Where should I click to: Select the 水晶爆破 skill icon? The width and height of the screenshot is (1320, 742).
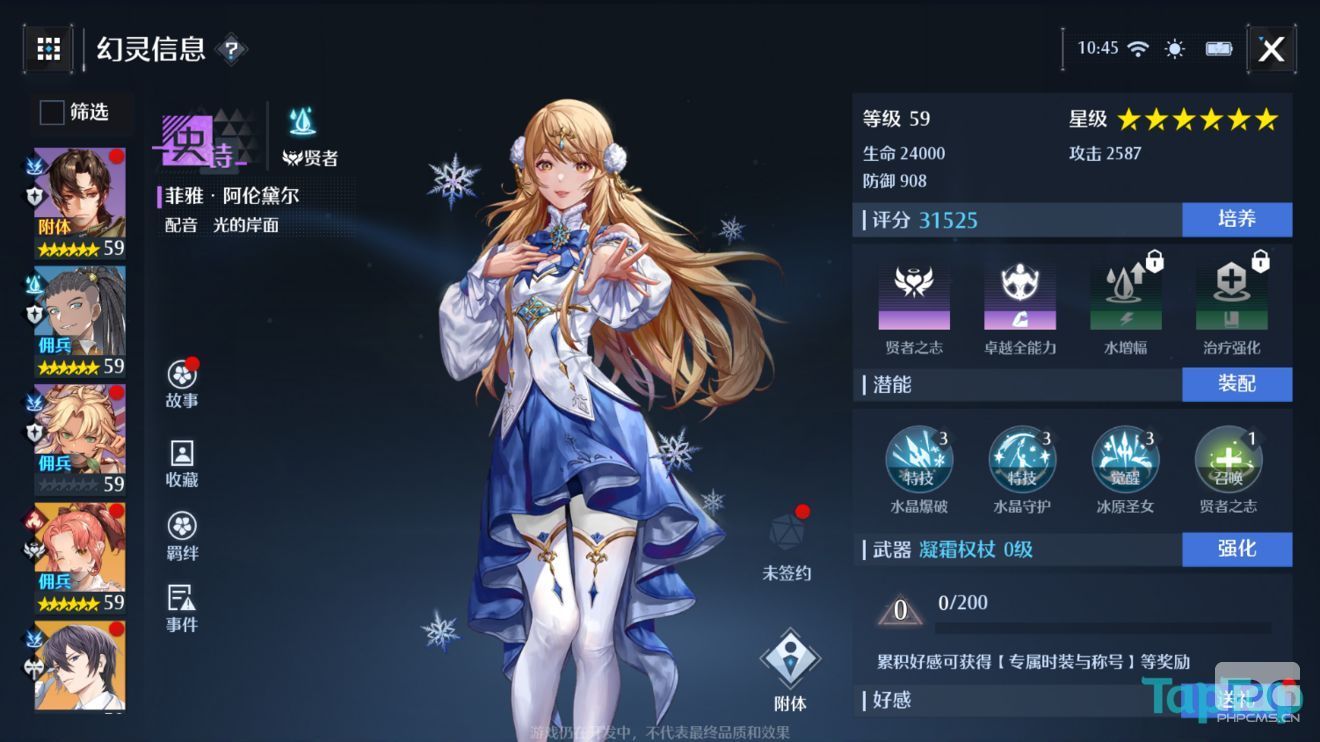coord(919,460)
